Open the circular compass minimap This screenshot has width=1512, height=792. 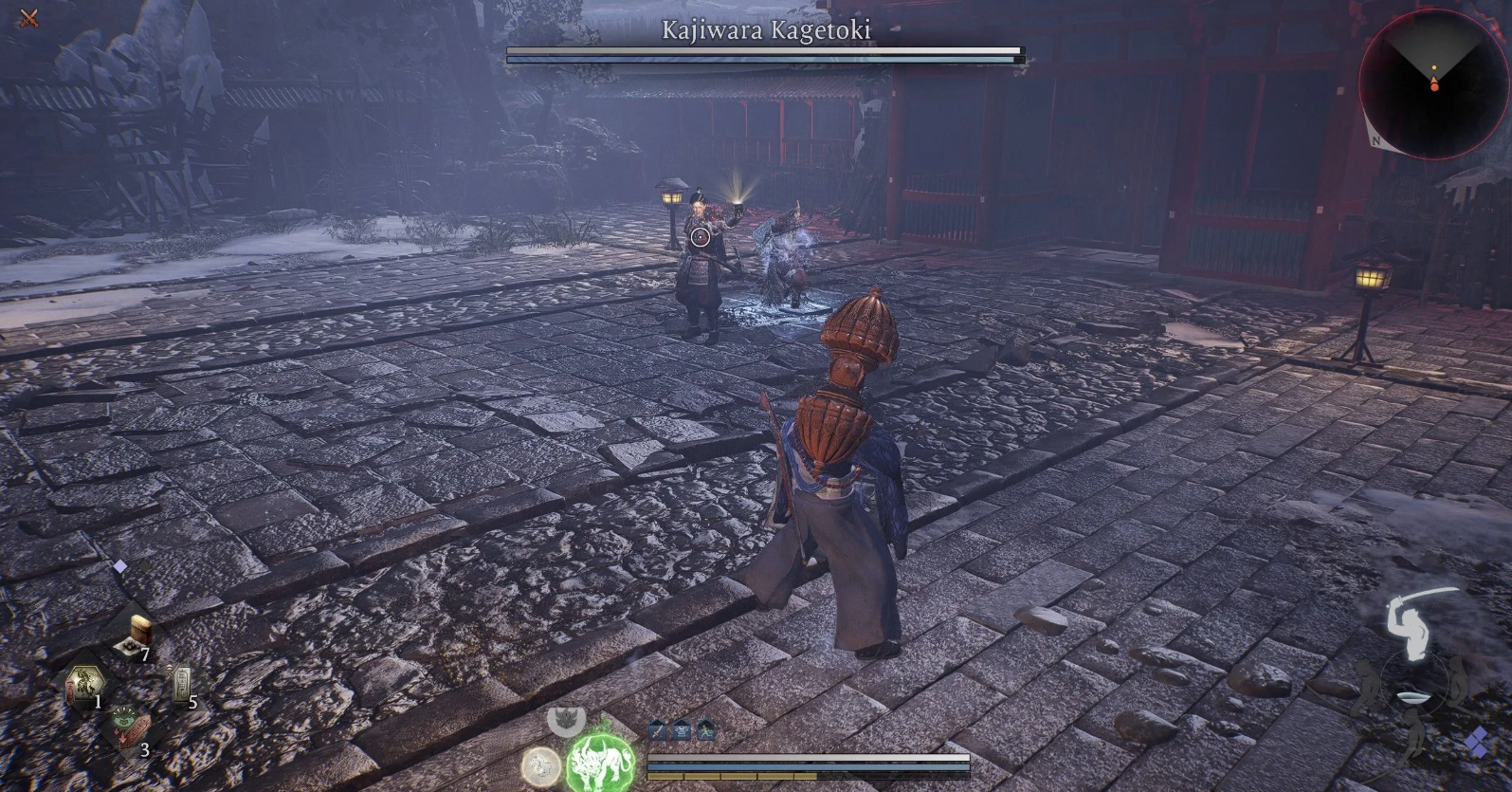point(1432,84)
